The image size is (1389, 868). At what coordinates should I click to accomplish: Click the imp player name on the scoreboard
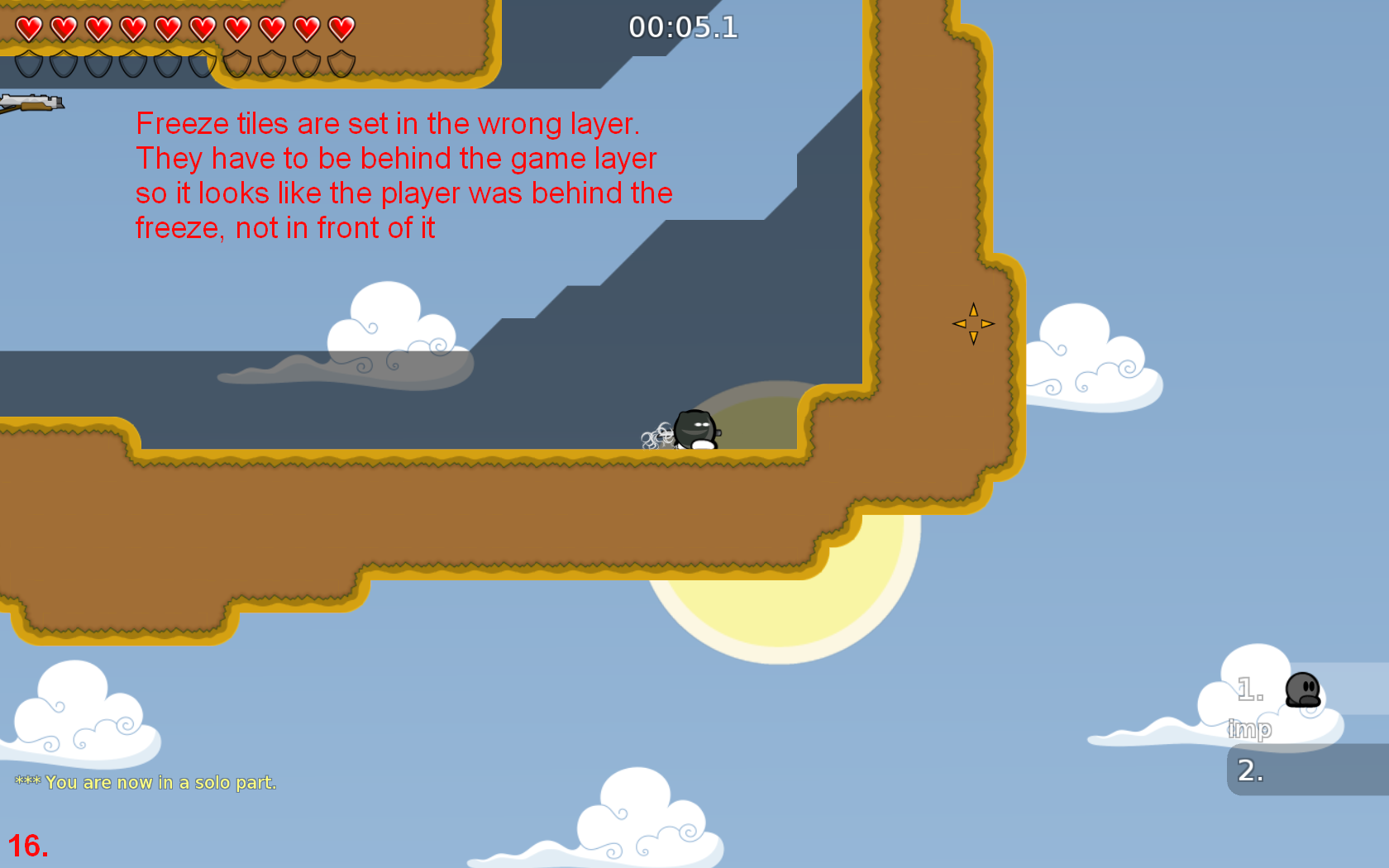1251,730
